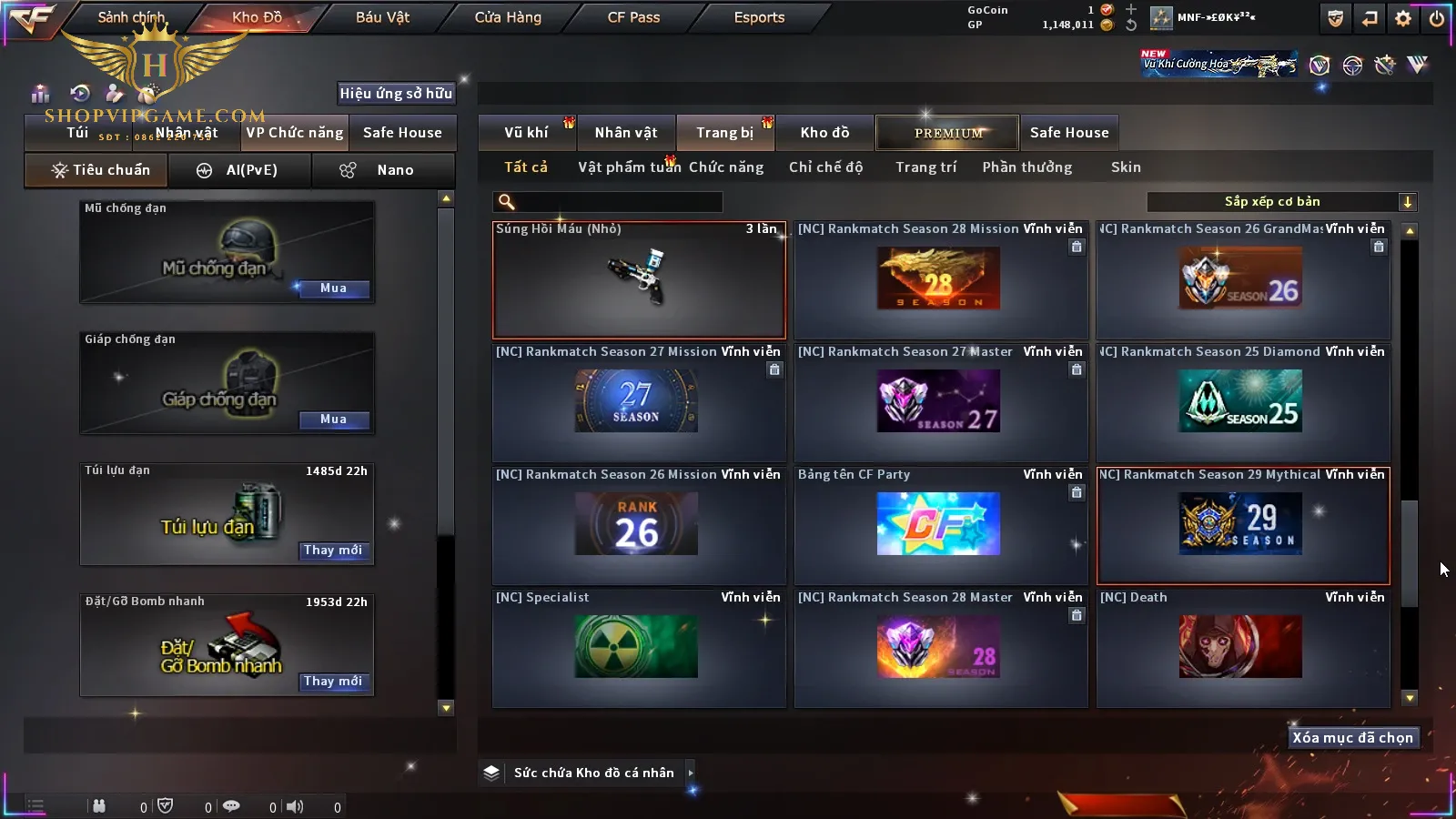Go to the Báu Vật menu

pos(382,17)
